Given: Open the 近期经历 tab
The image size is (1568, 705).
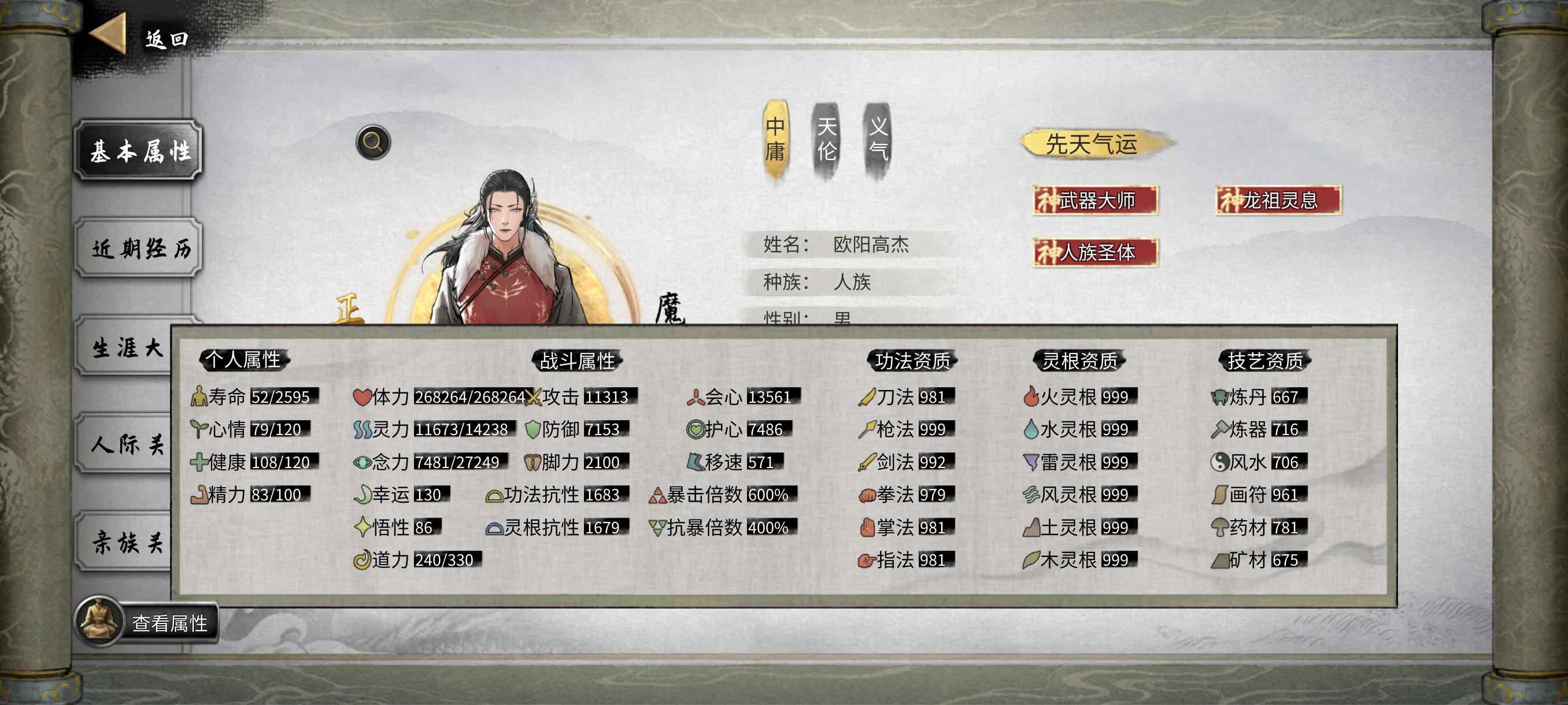Looking at the screenshot, I should (139, 251).
